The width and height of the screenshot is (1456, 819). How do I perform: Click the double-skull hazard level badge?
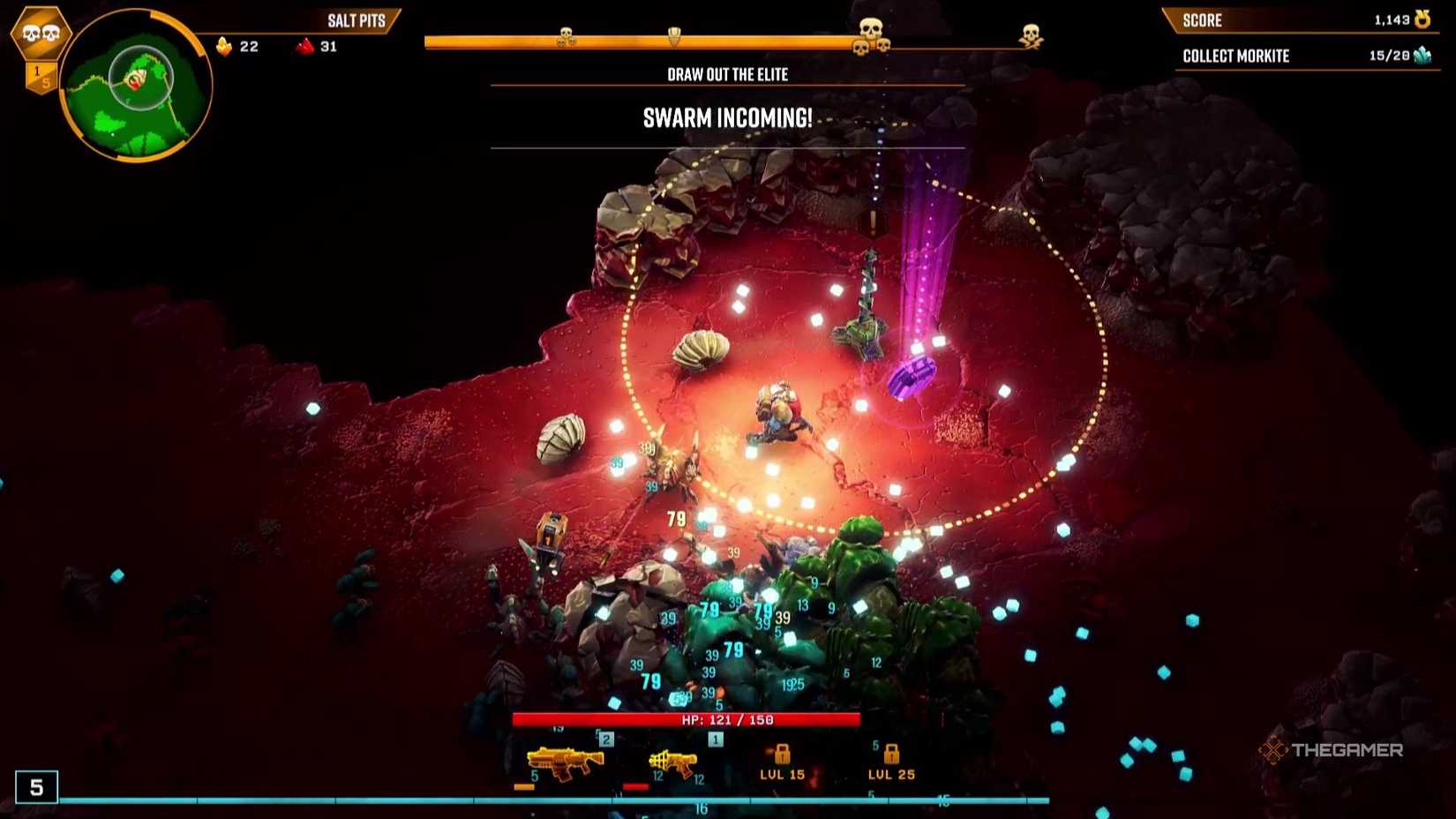tap(41, 34)
